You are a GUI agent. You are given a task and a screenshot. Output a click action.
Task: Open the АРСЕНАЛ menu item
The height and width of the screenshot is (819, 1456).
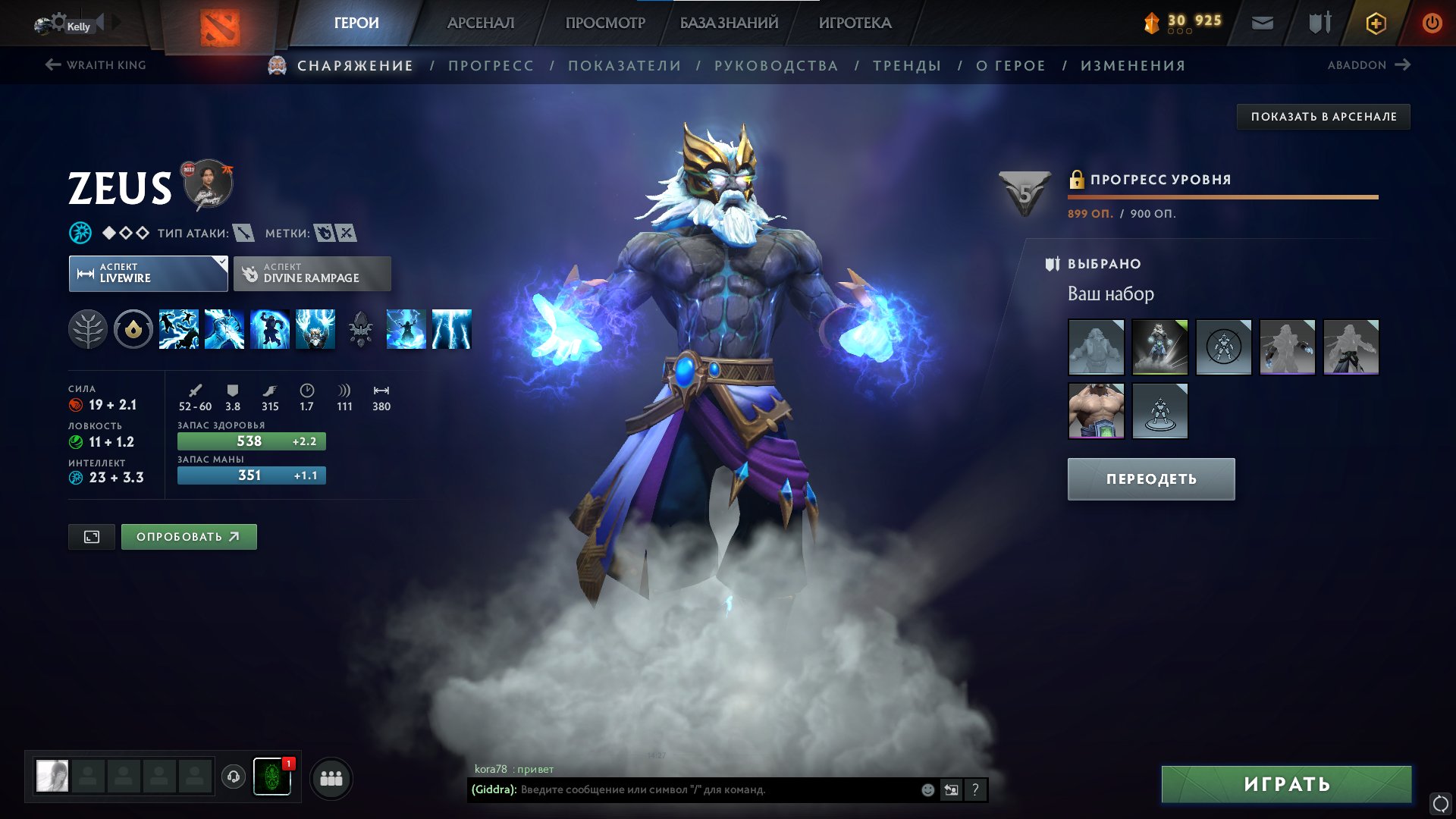pos(480,23)
